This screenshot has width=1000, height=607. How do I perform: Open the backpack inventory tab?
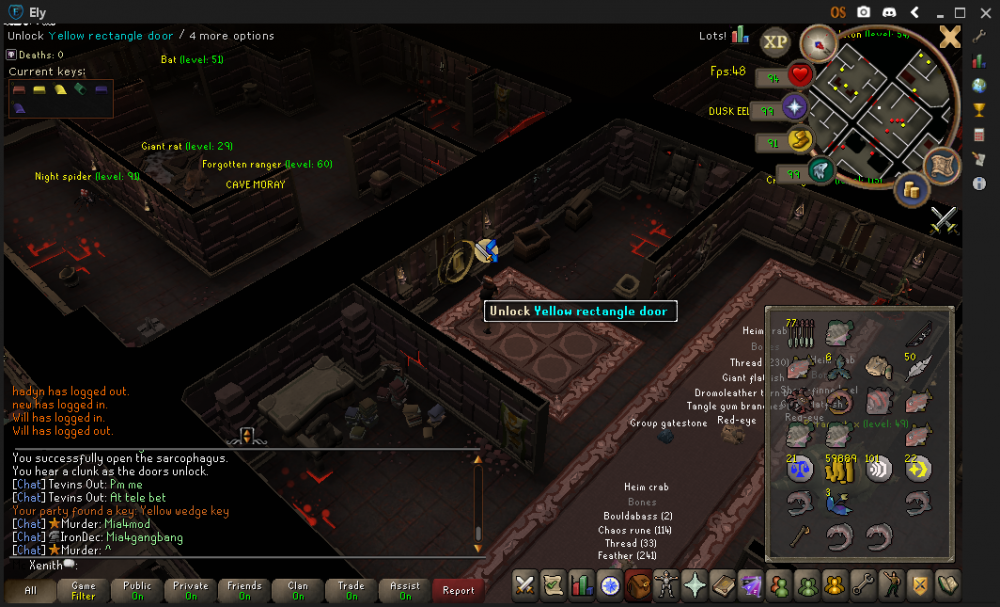tap(638, 584)
